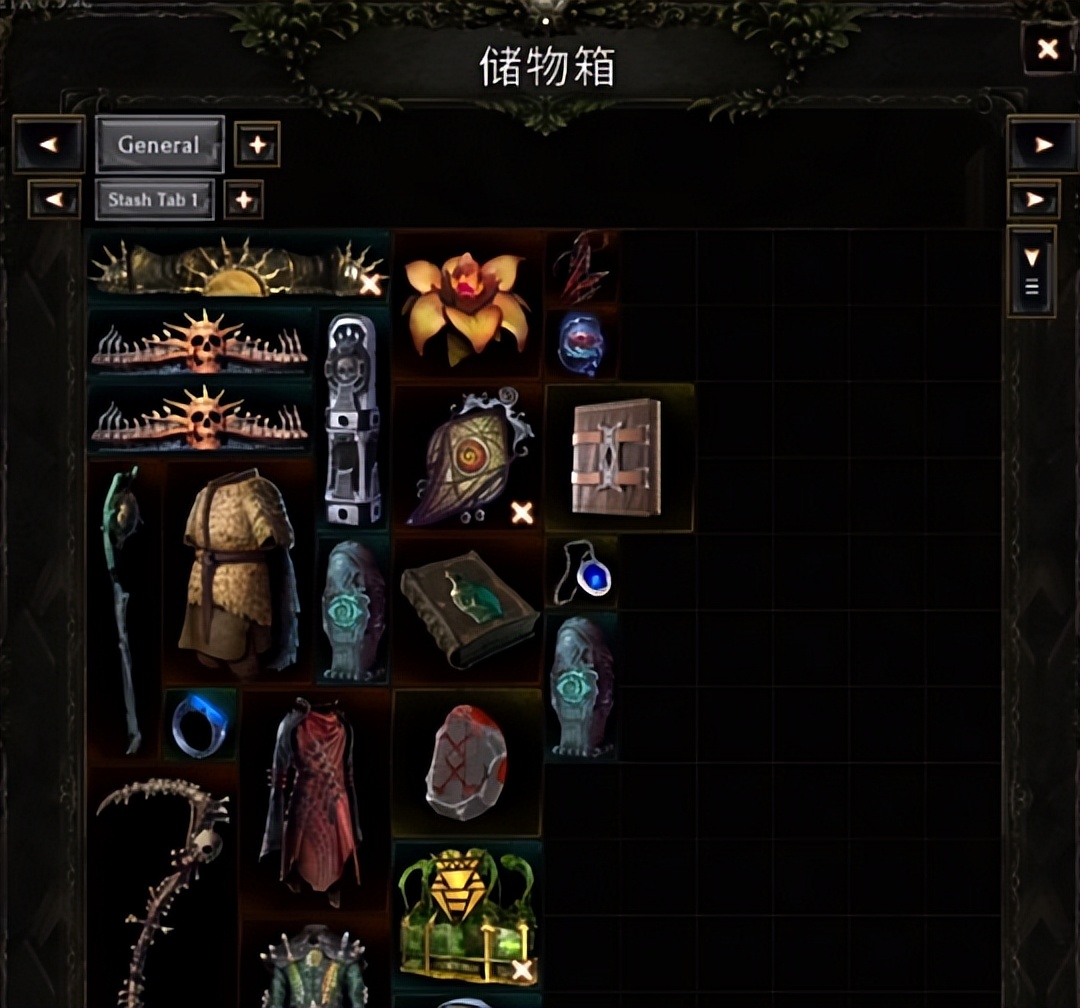This screenshot has height=1008, width=1080.
Task: Select the red robe body armor
Action: [x=313, y=795]
